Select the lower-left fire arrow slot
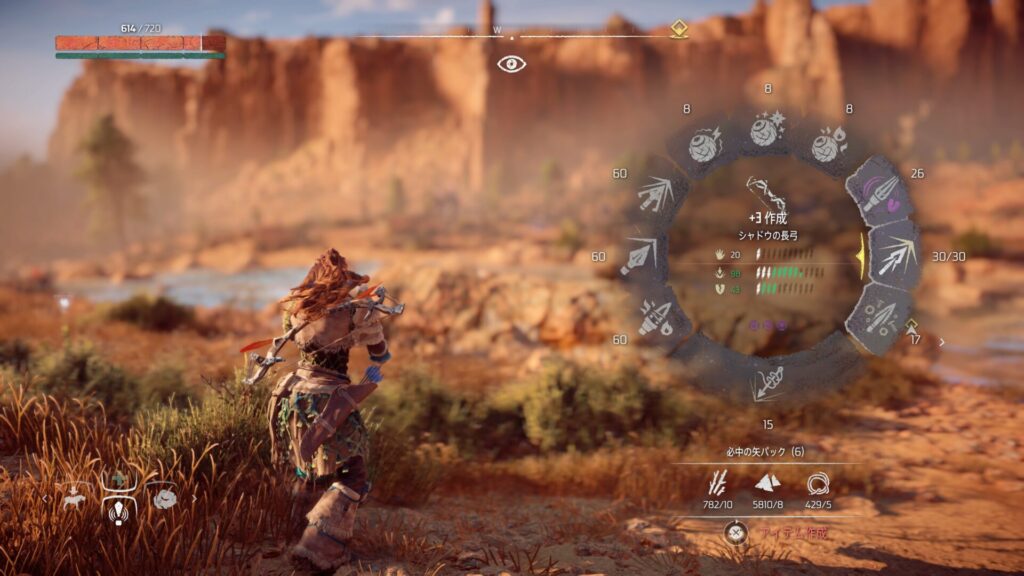1024x576 pixels. [x=656, y=318]
